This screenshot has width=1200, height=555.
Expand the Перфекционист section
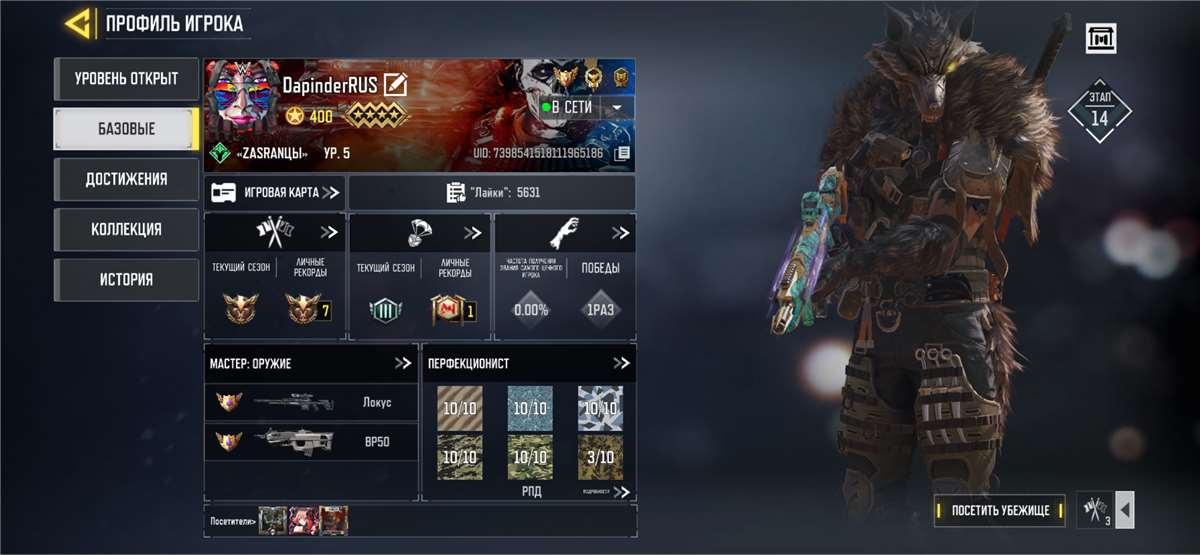pyautogui.click(x=621, y=363)
